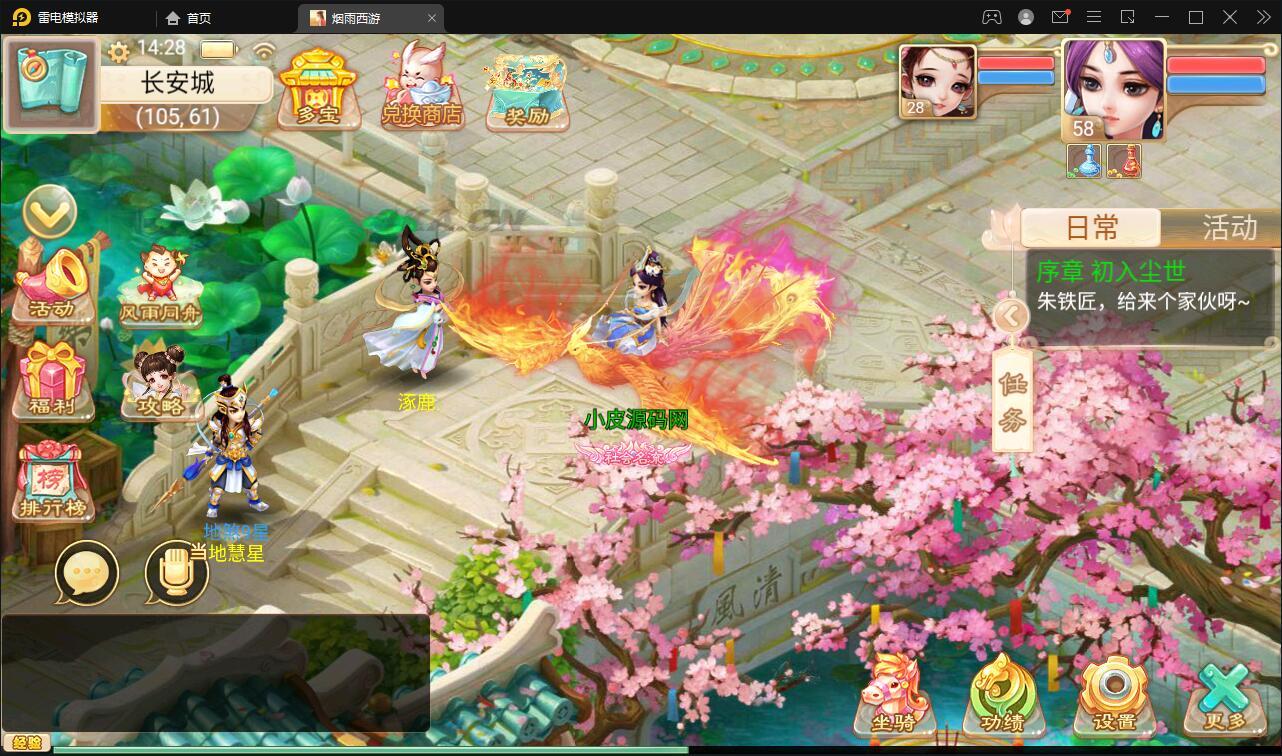Collapse quest panel via left chevron
Image resolution: width=1282 pixels, height=756 pixels.
click(1011, 316)
